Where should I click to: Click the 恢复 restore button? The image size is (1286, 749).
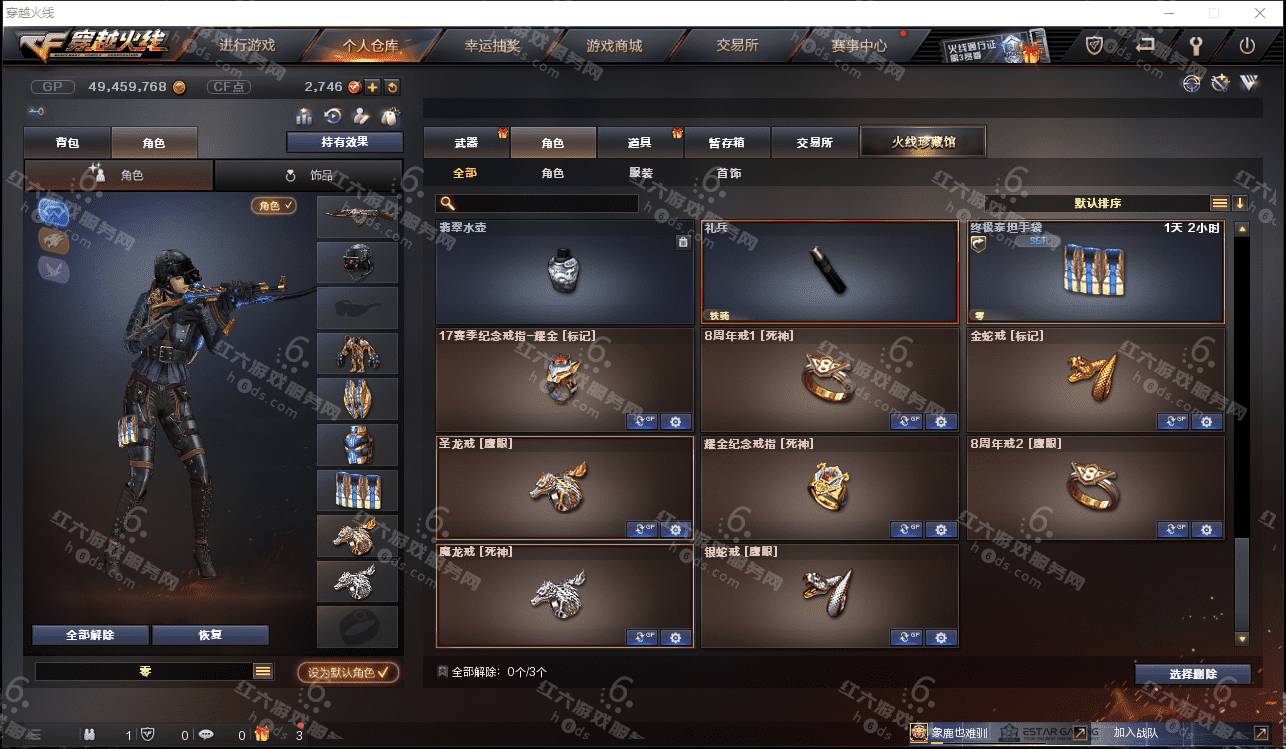(210, 635)
